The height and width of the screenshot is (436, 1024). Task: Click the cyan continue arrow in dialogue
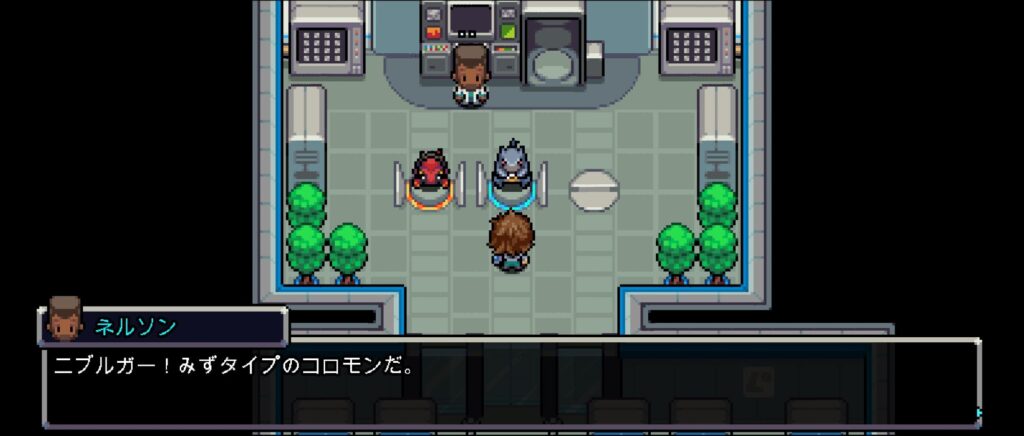[x=979, y=412]
